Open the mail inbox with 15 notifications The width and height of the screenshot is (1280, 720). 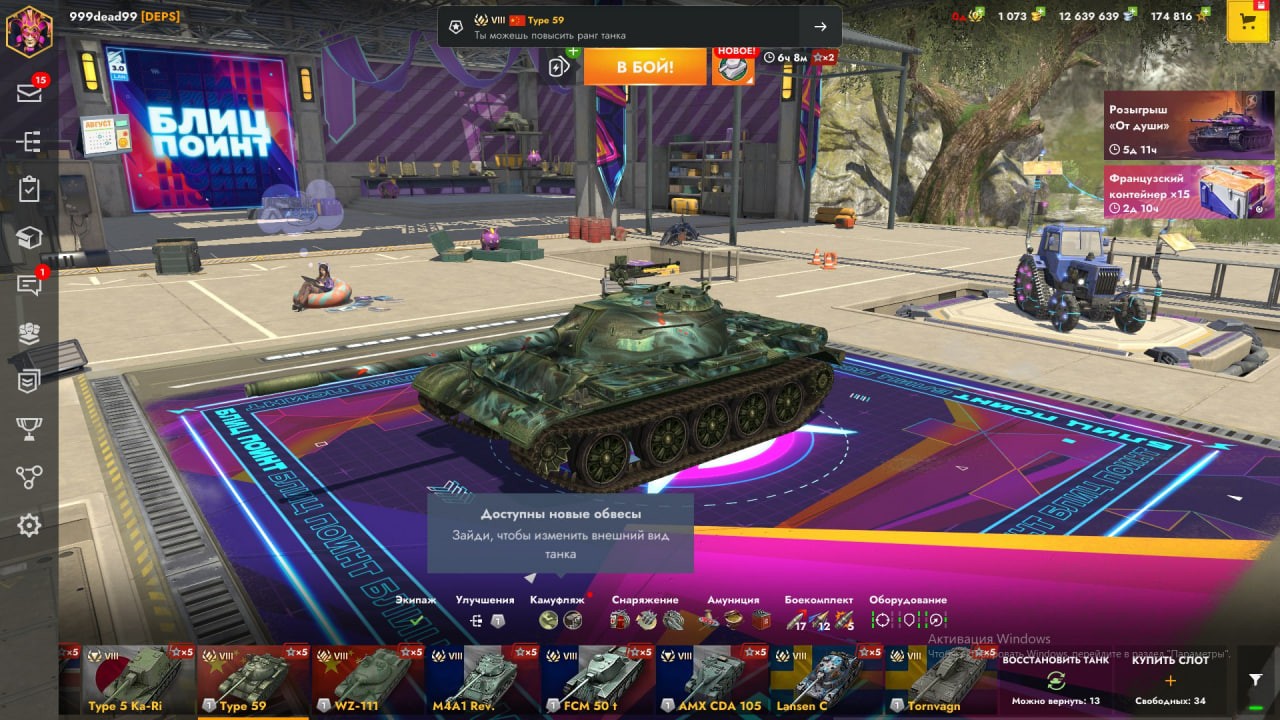(29, 93)
